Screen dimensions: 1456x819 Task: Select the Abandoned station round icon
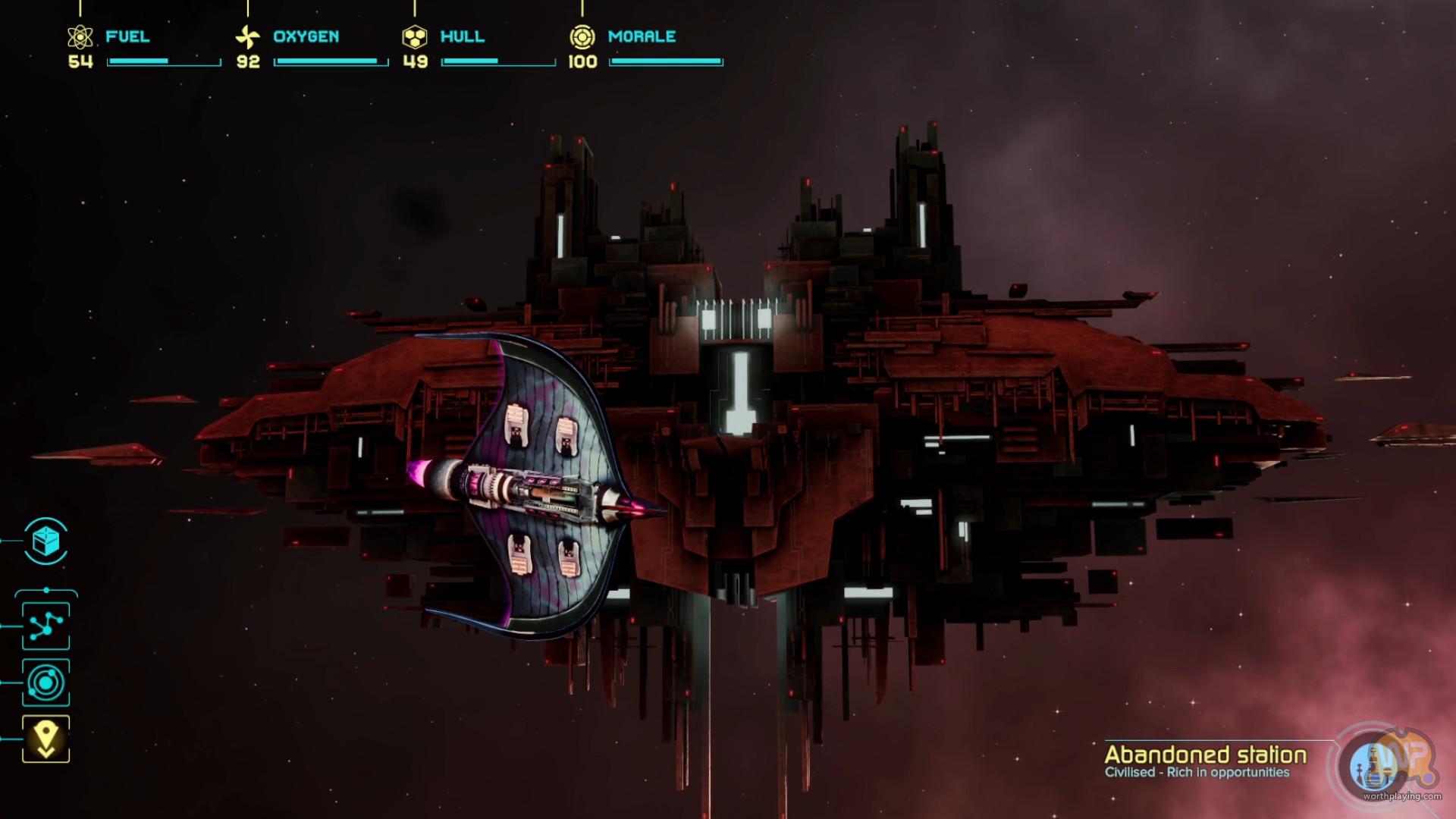[1374, 766]
